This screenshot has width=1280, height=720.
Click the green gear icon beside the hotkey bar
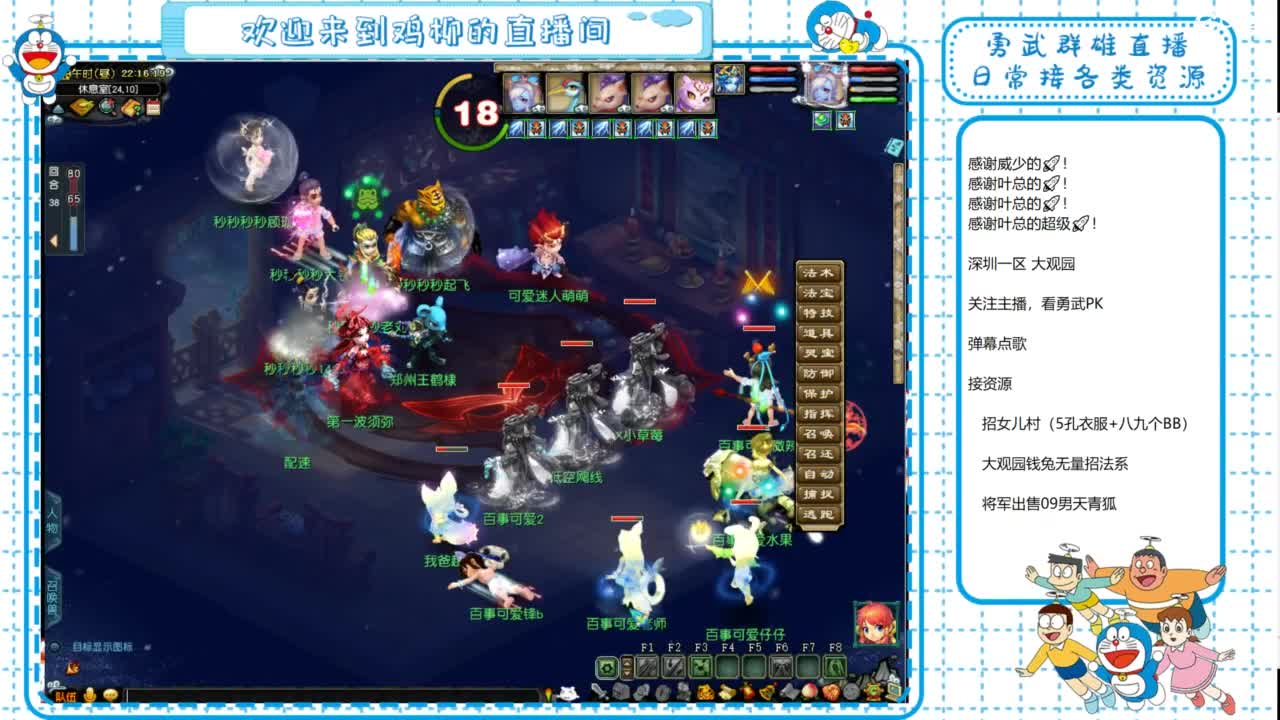click(607, 667)
